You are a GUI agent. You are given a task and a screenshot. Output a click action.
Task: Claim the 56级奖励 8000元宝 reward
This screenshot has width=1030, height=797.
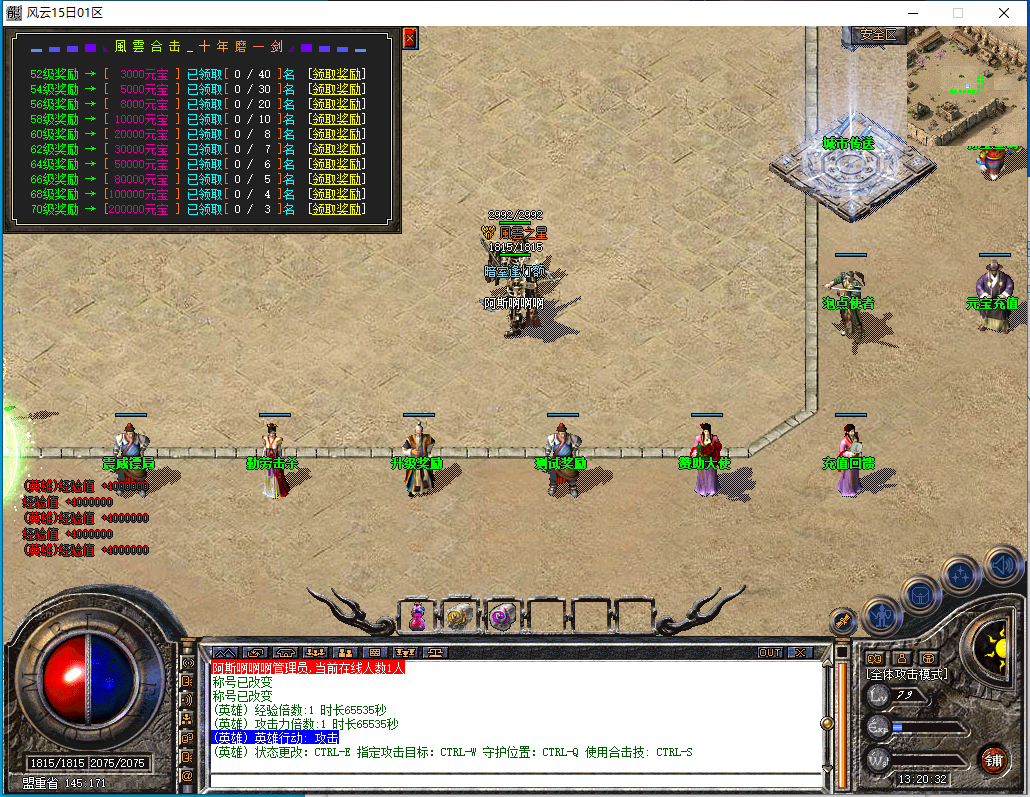coord(336,104)
